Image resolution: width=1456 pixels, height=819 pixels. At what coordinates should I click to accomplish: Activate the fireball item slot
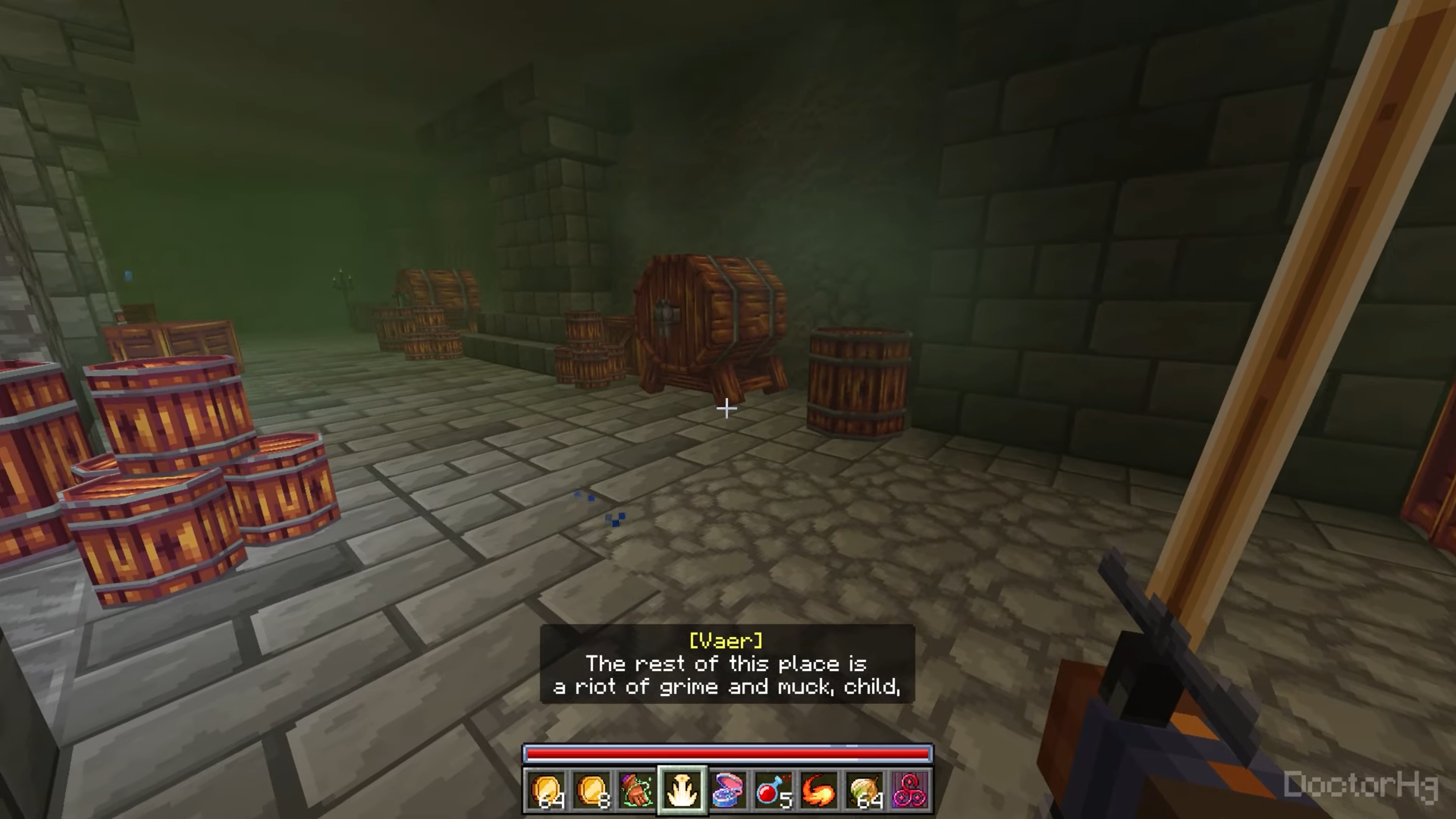click(819, 790)
